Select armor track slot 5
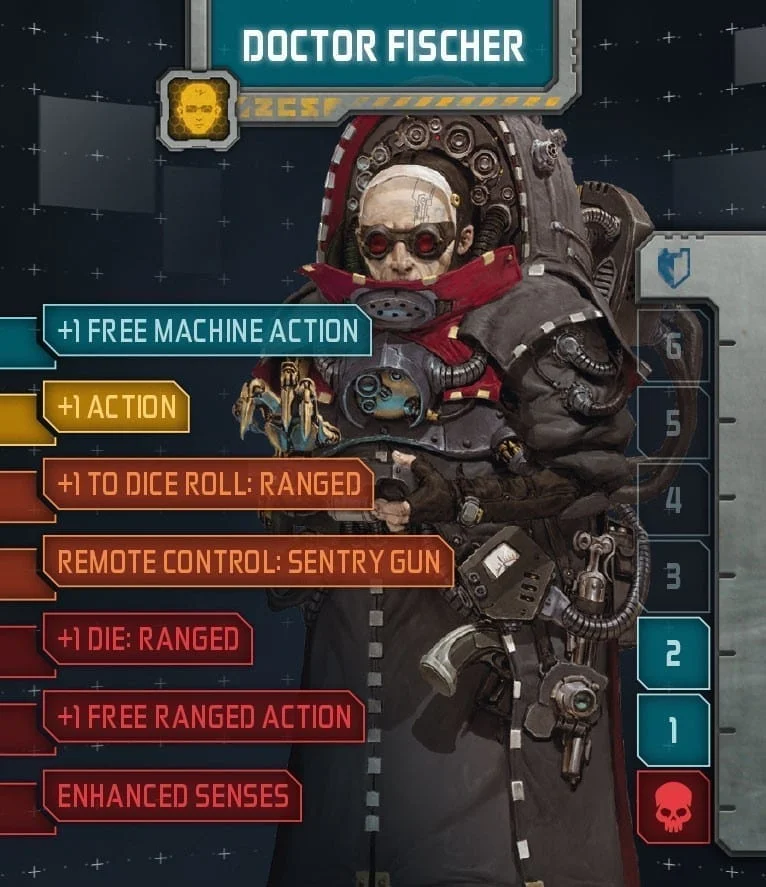Viewport: 766px width, 887px height. (x=673, y=423)
